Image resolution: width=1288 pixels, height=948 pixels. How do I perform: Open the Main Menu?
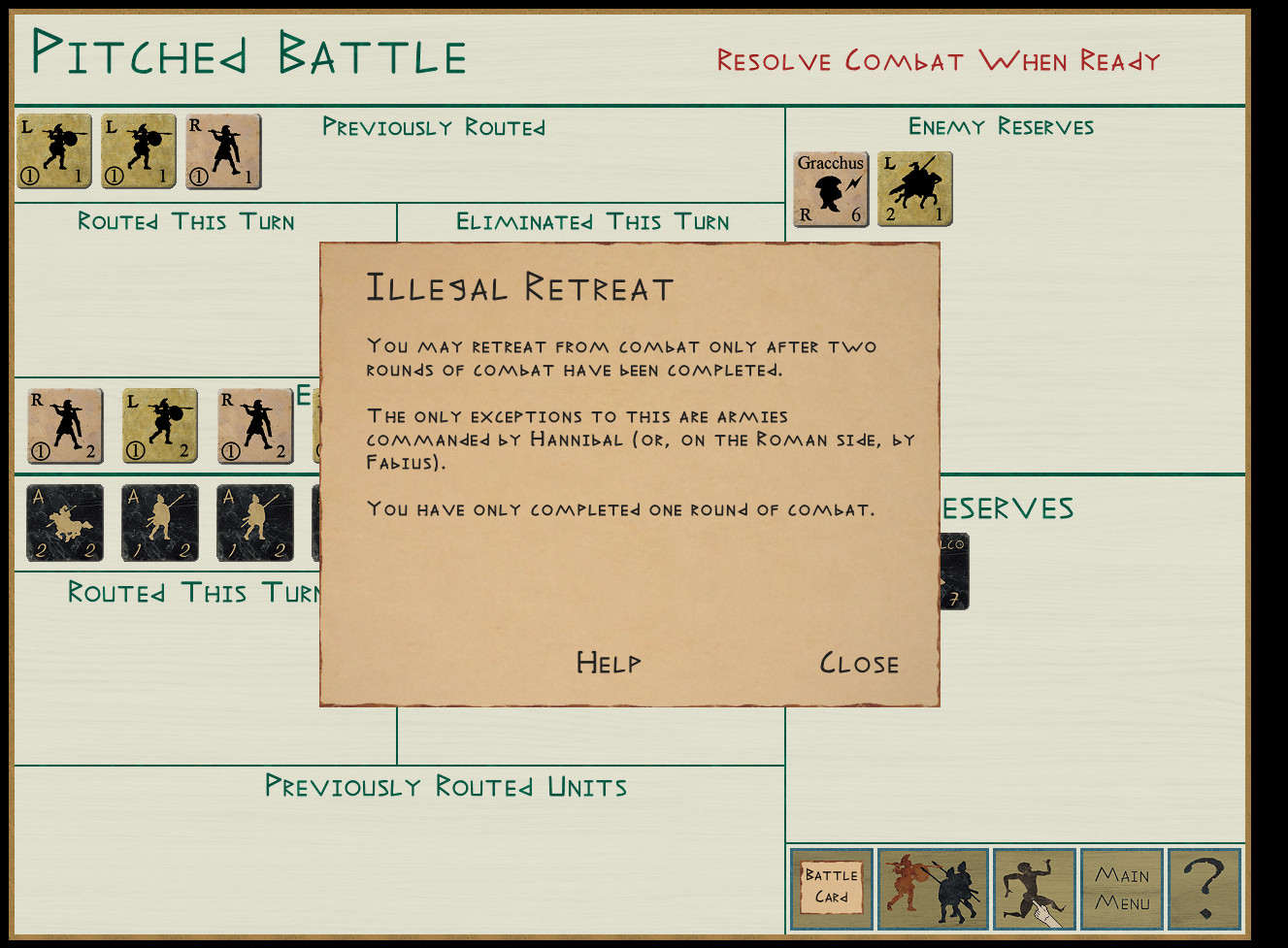tap(1122, 888)
